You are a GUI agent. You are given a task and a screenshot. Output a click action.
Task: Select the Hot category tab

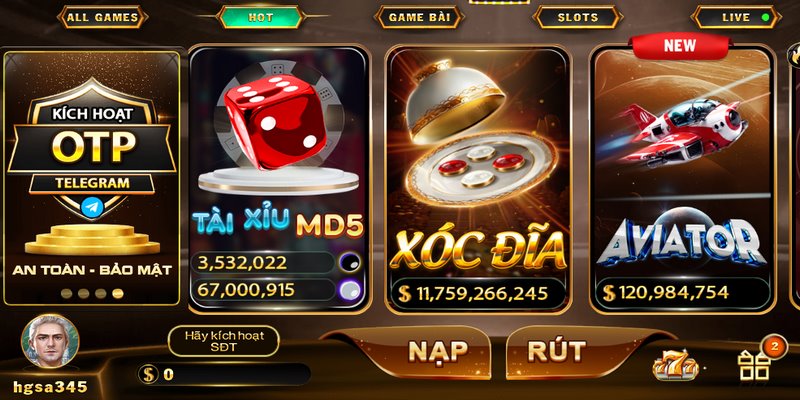click(x=260, y=17)
